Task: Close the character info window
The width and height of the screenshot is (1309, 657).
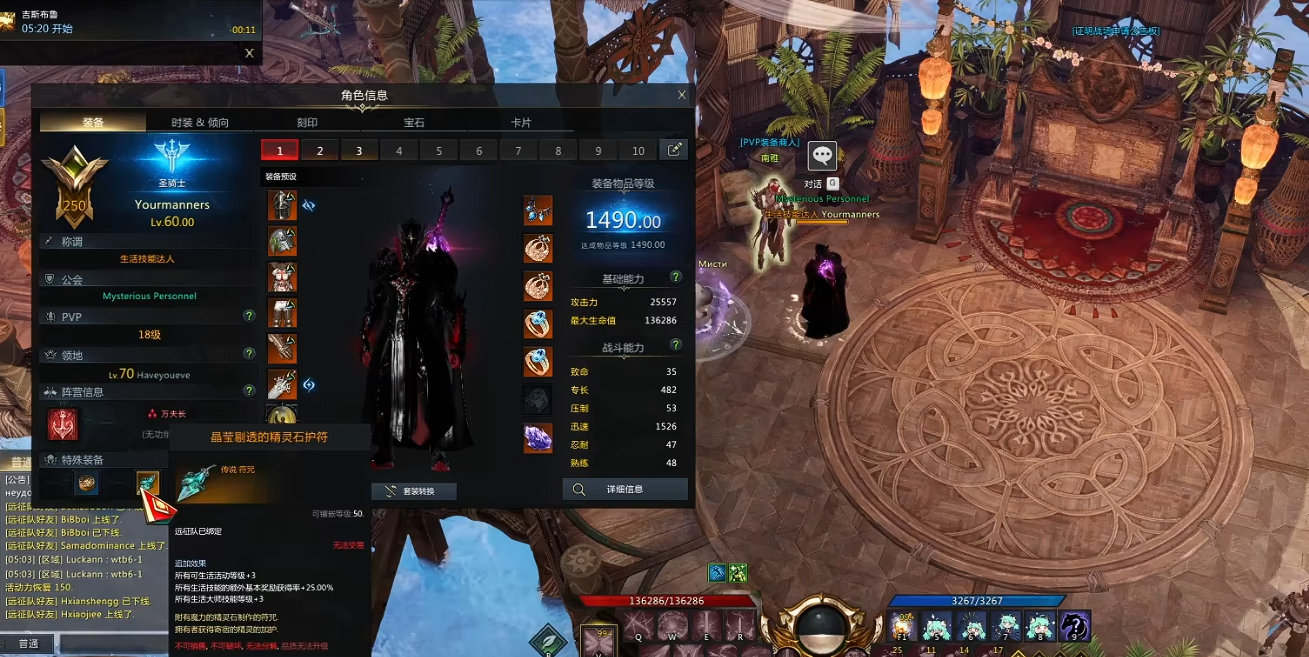Action: pyautogui.click(x=682, y=95)
